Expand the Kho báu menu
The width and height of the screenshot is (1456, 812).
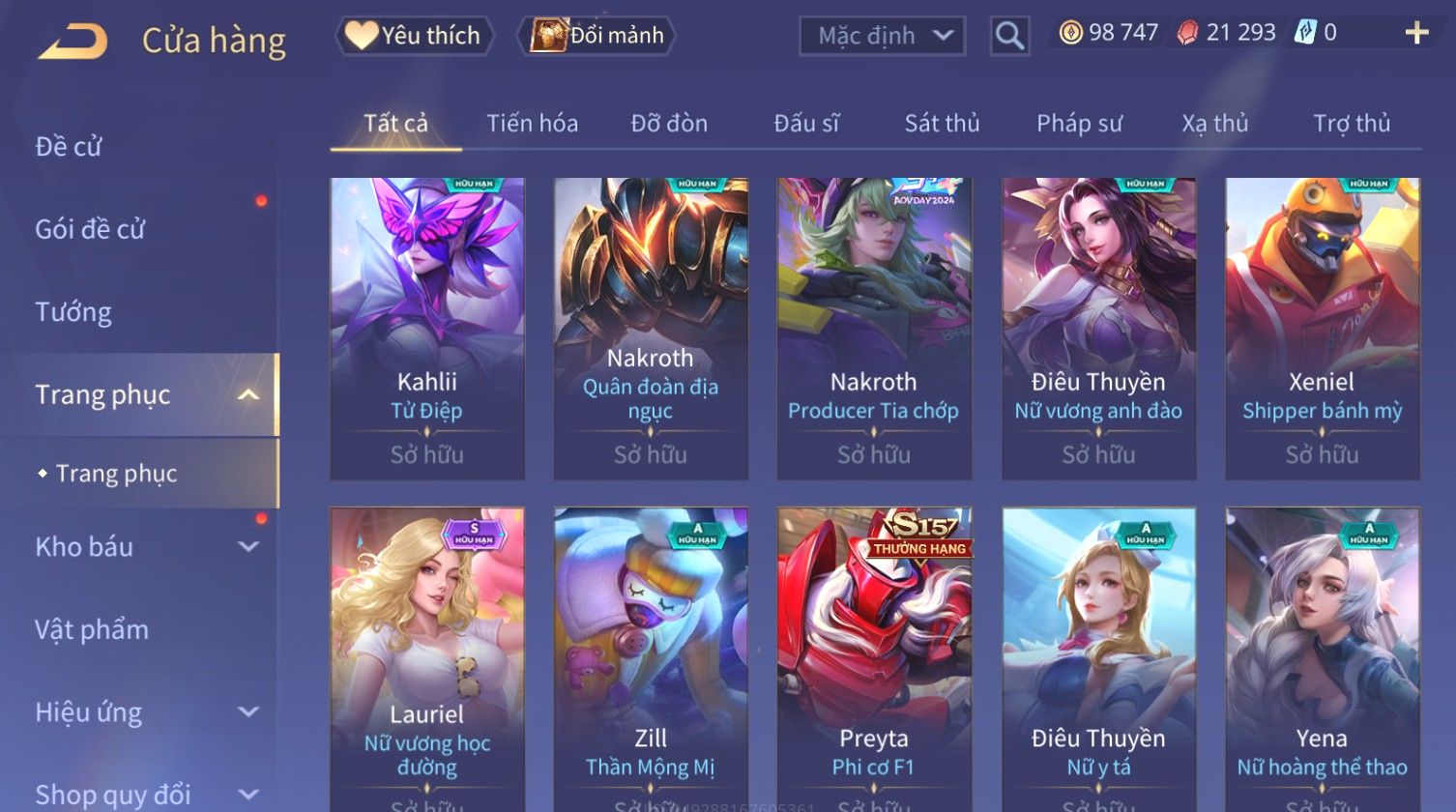click(145, 547)
